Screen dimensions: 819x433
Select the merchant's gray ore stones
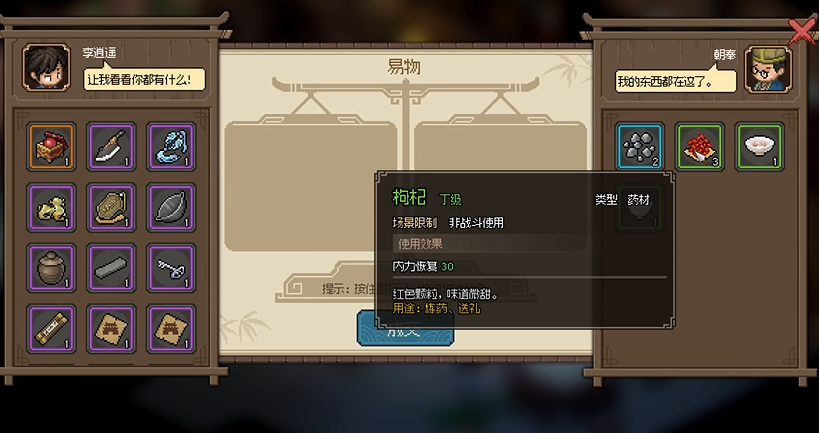[x=640, y=147]
